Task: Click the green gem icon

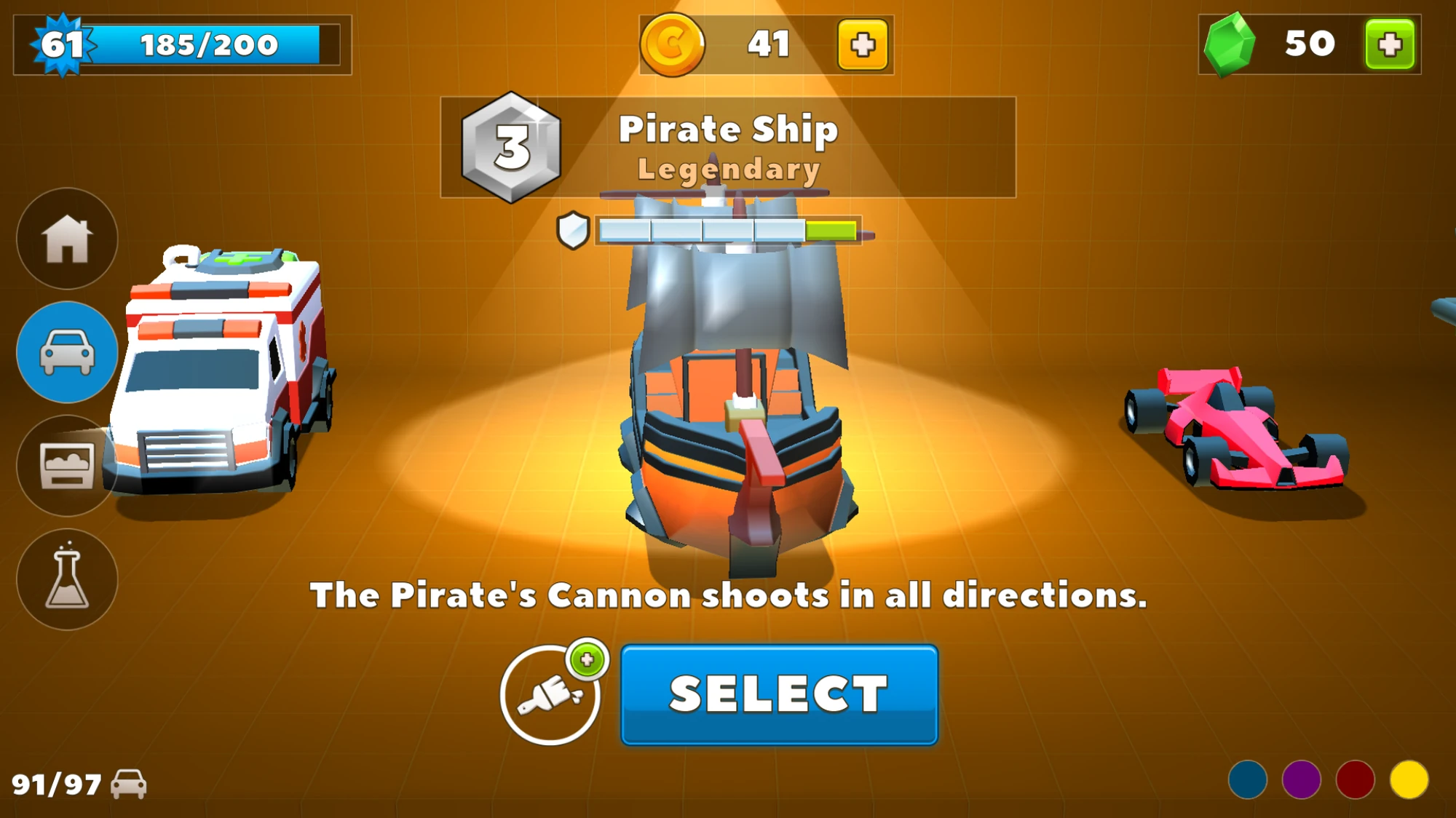Action: (1232, 45)
